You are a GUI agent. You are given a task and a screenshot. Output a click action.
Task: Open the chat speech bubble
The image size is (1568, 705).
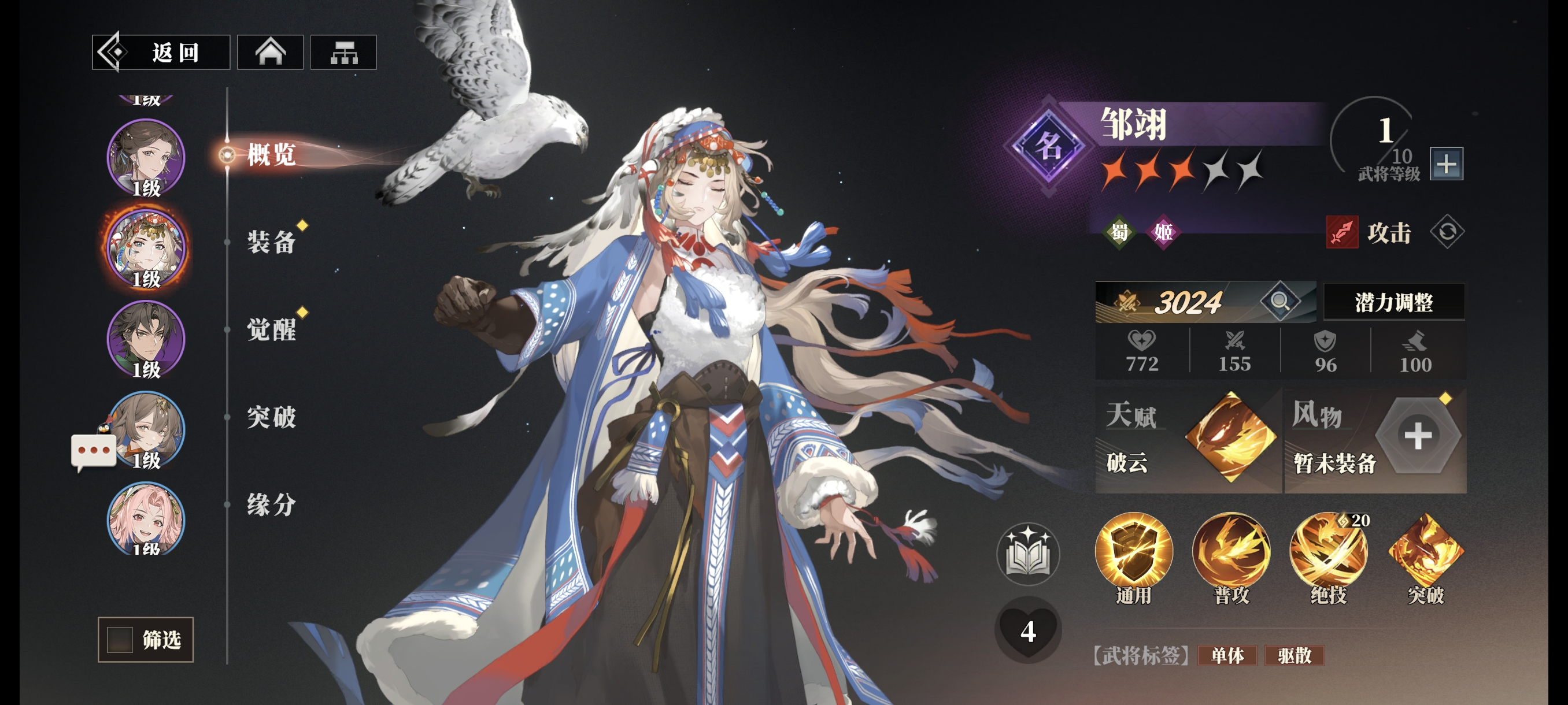[x=93, y=451]
